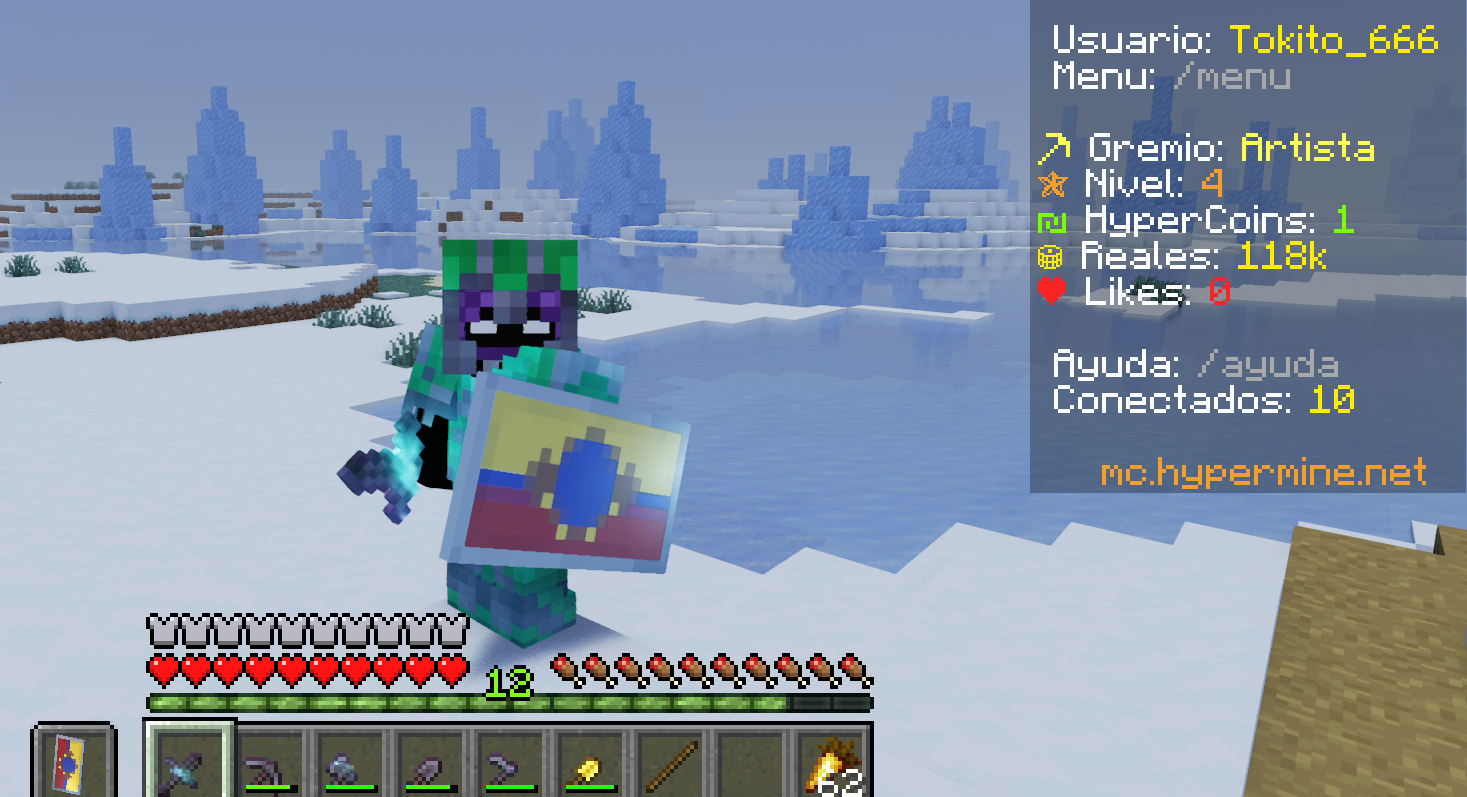Select the netherite sword hotbar slot

(190, 767)
